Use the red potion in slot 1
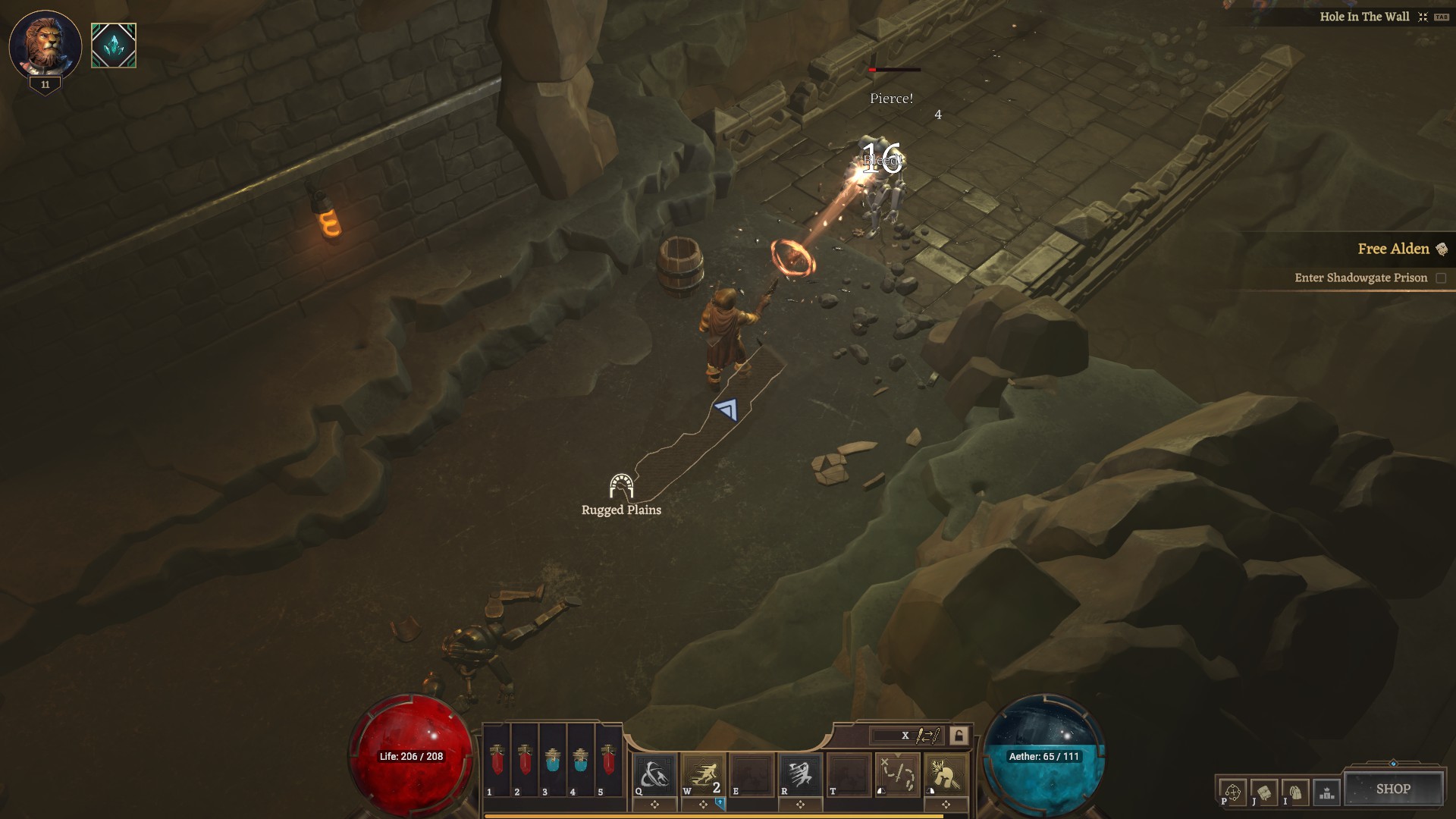This screenshot has width=1456, height=819. [x=497, y=761]
